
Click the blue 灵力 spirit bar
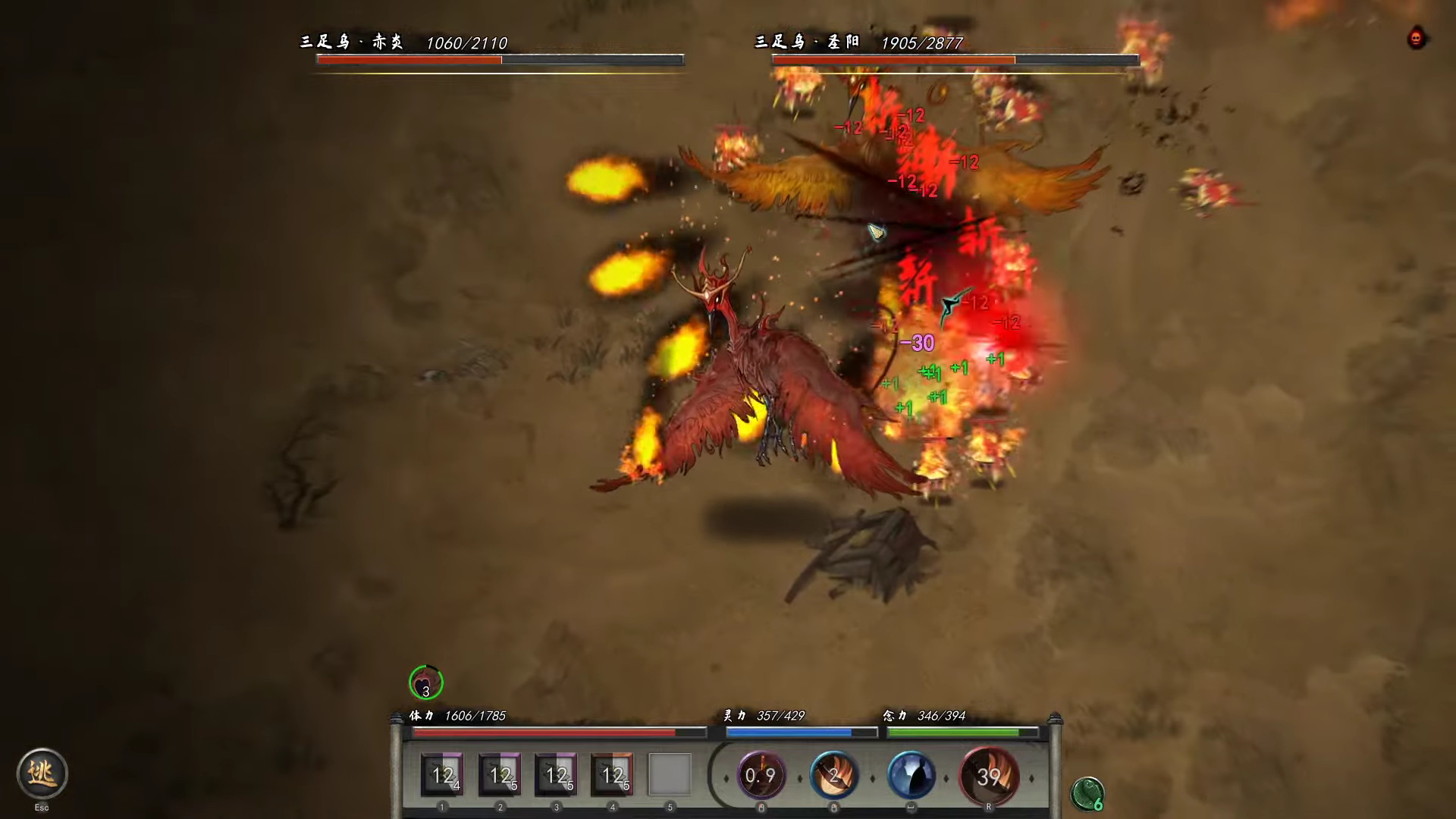coord(802,733)
